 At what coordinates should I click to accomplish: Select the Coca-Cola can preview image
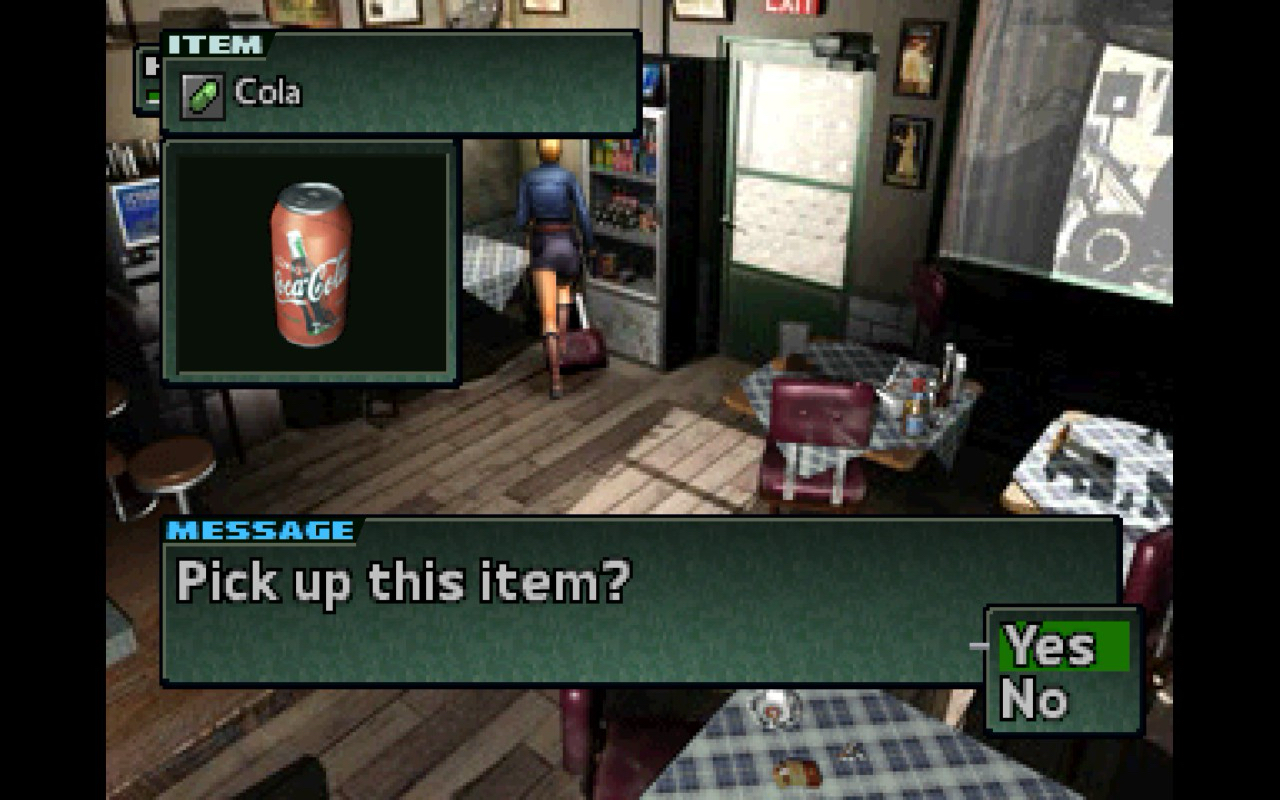311,264
